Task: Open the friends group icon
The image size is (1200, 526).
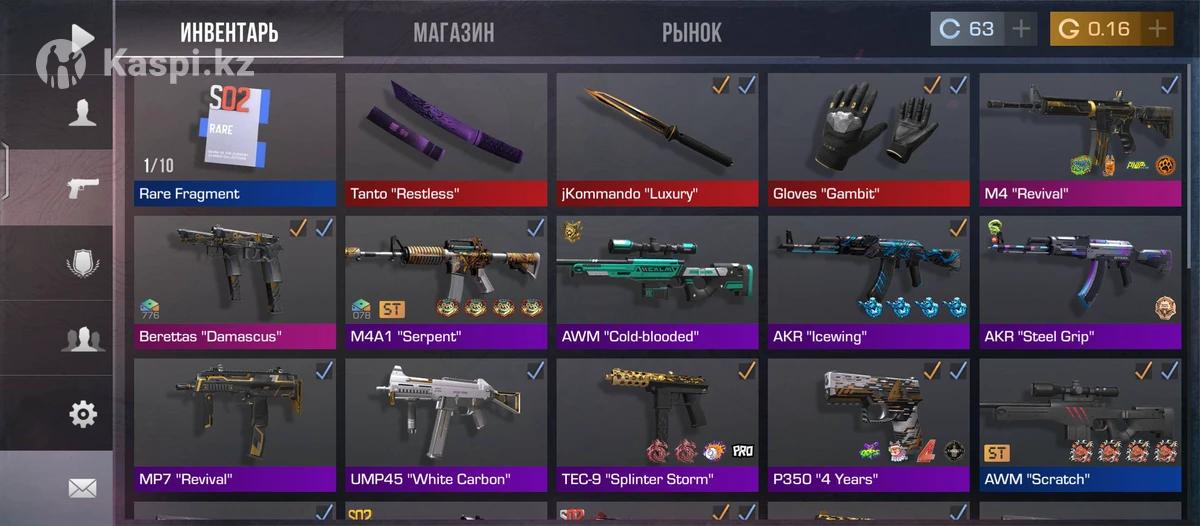Action: point(82,338)
